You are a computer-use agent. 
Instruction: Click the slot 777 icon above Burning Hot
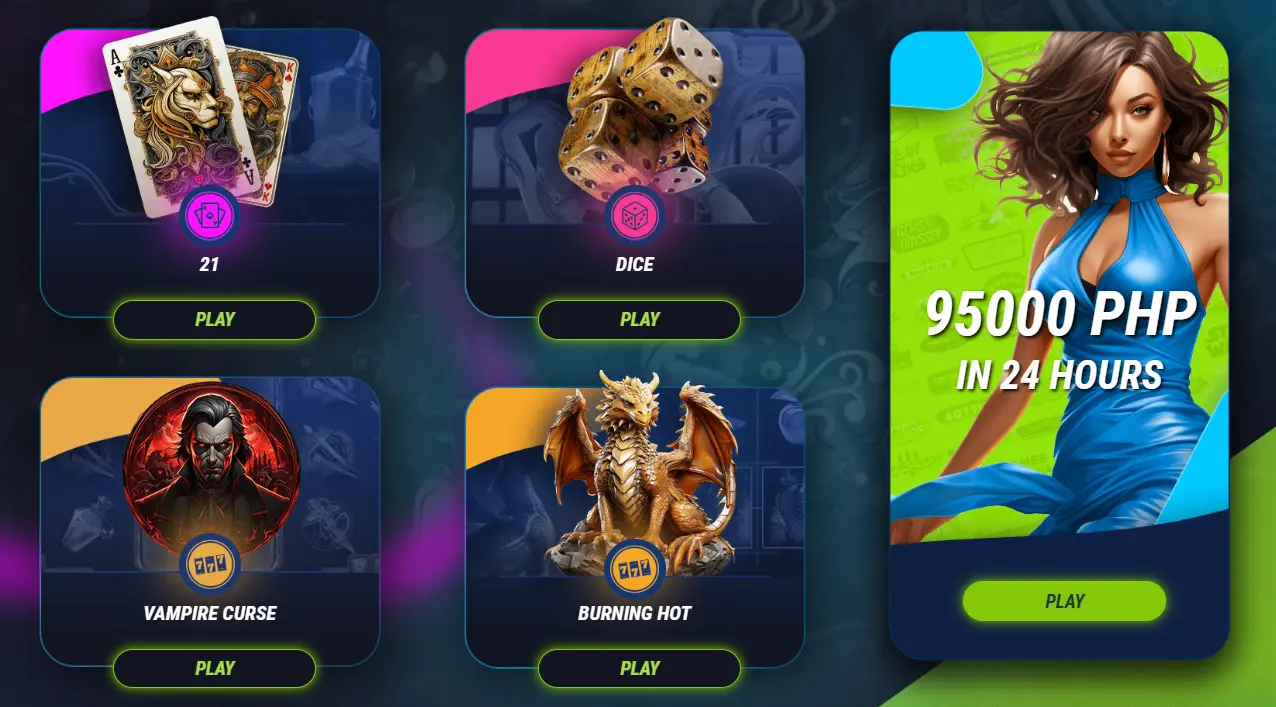tap(634, 566)
